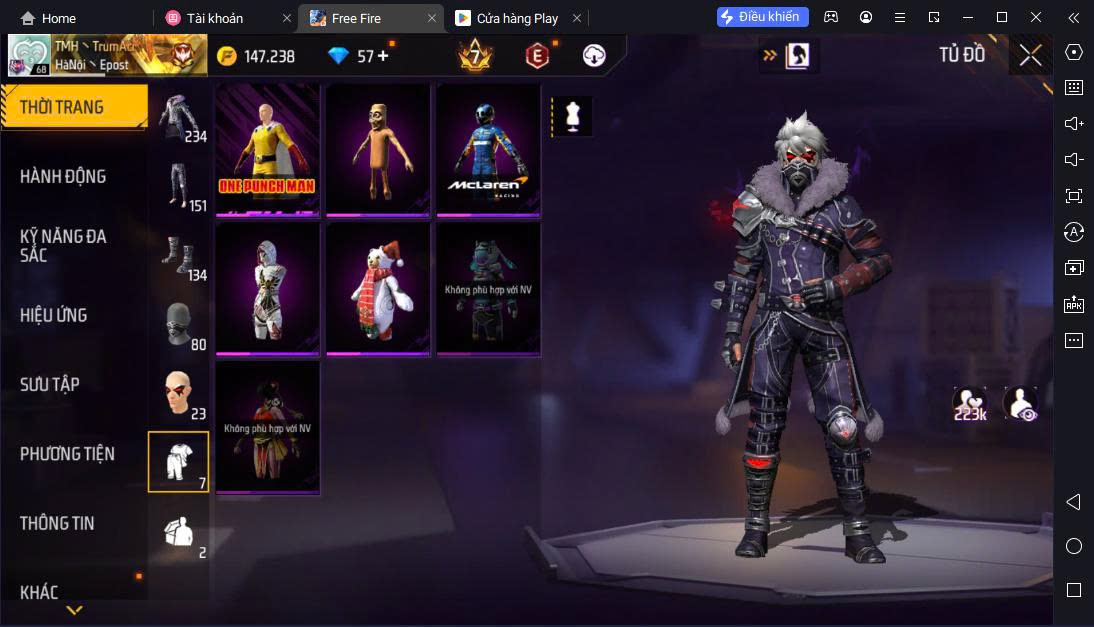Close the Tủ Đồ wardrobe screen
1094x627 pixels.
(x=1030, y=56)
